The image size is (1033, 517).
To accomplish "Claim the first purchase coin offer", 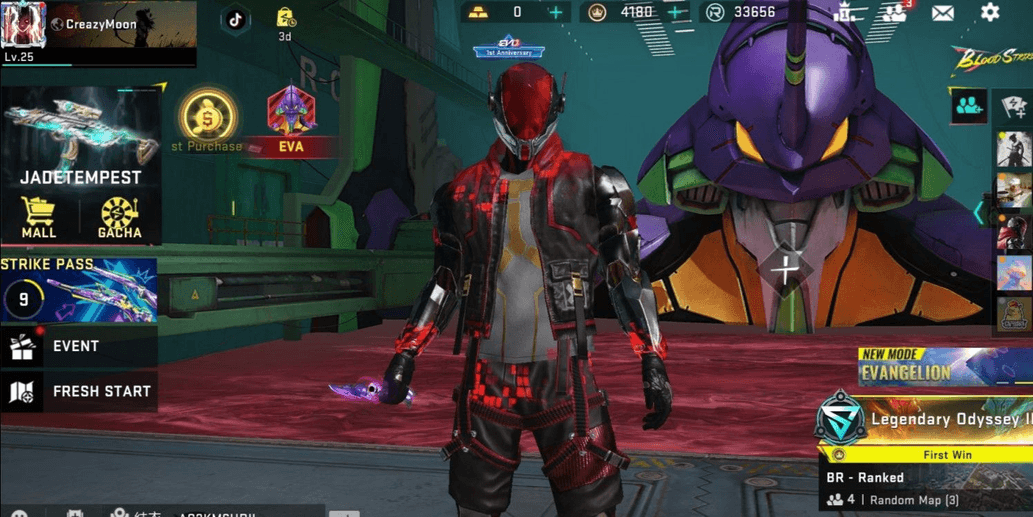I will (x=207, y=119).
